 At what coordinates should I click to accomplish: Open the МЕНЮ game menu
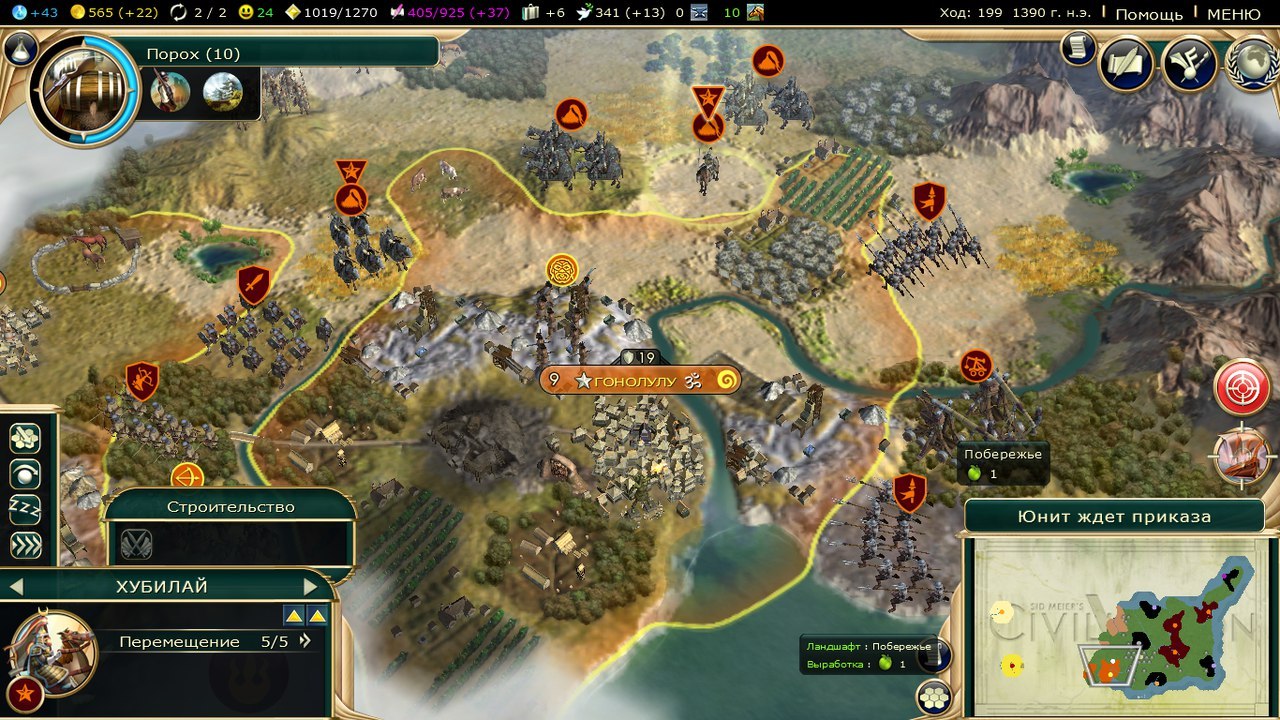(1233, 14)
